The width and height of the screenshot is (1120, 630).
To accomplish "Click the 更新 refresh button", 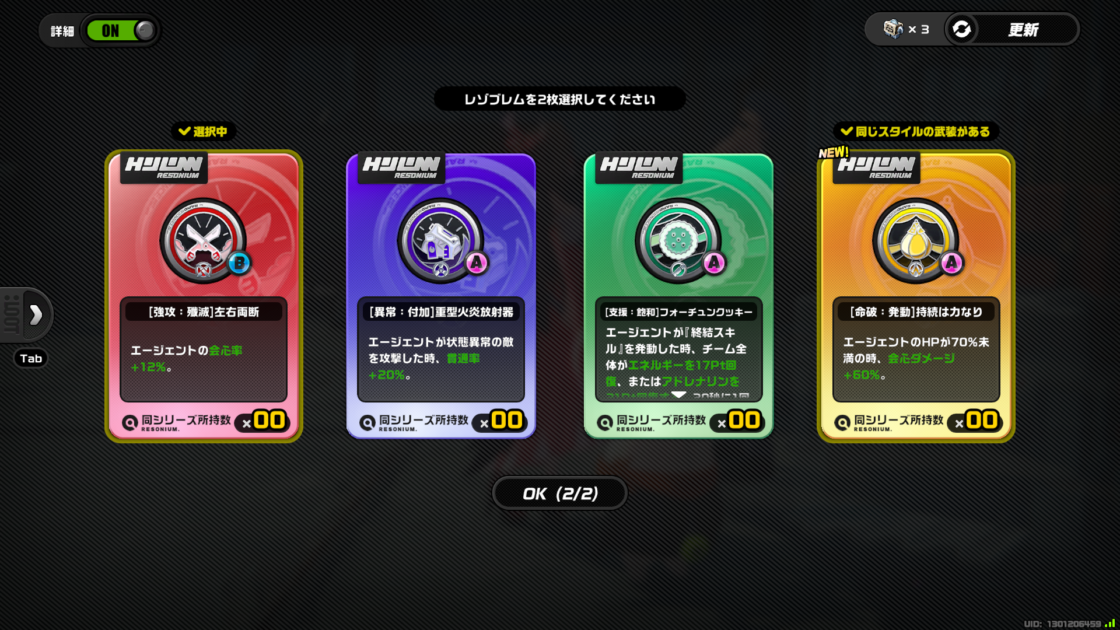I will click(x=1012, y=30).
